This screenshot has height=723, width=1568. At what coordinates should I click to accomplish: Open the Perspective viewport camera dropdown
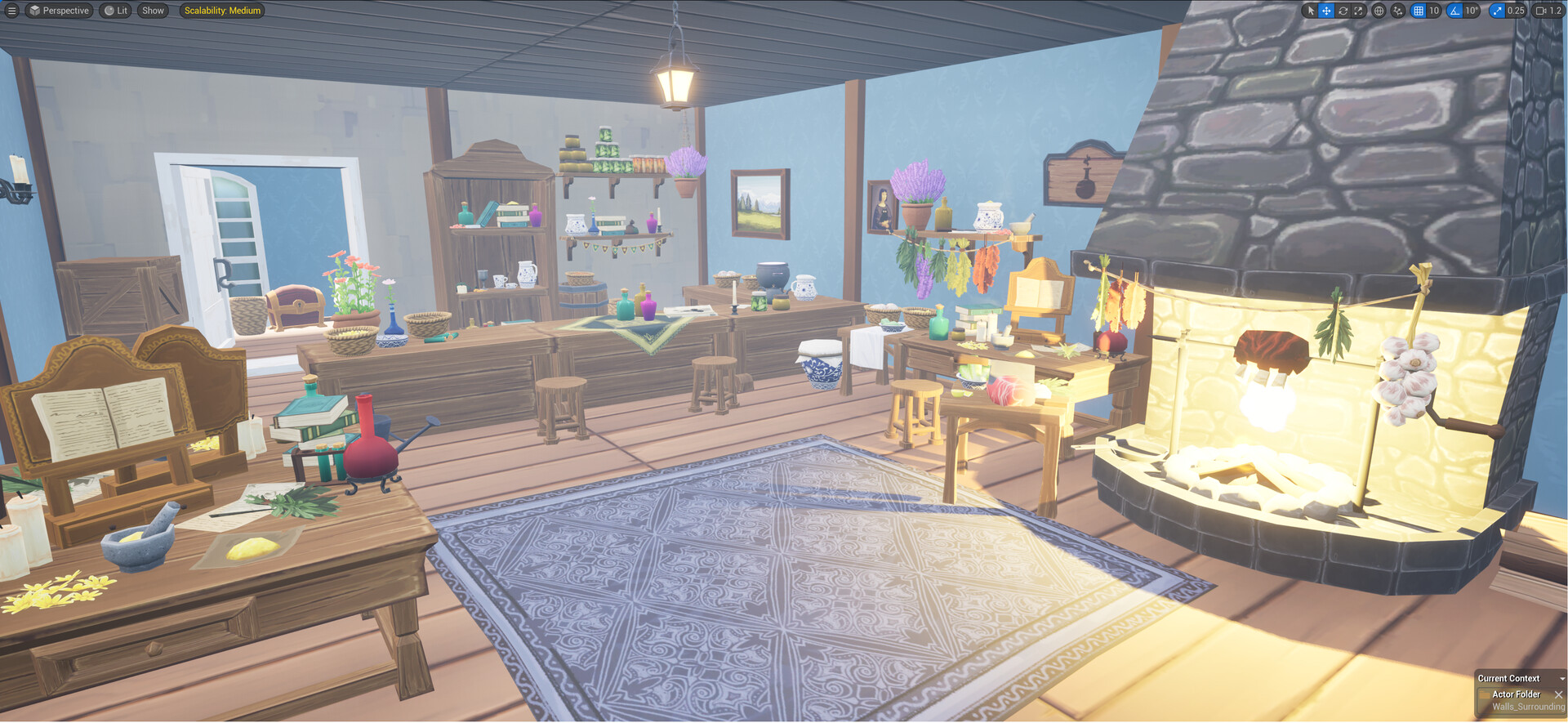point(58,11)
